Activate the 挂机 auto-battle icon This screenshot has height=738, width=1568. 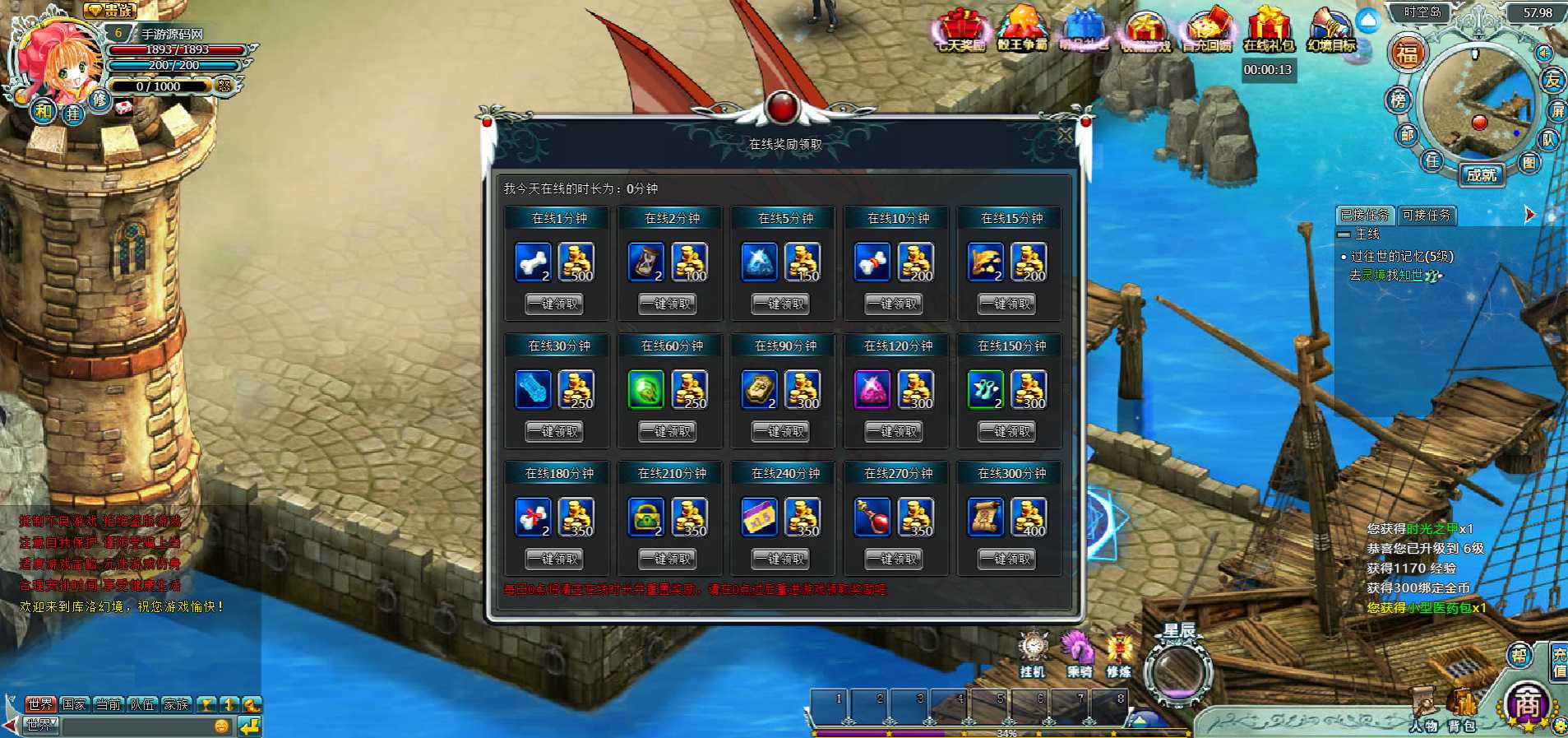tap(1033, 653)
